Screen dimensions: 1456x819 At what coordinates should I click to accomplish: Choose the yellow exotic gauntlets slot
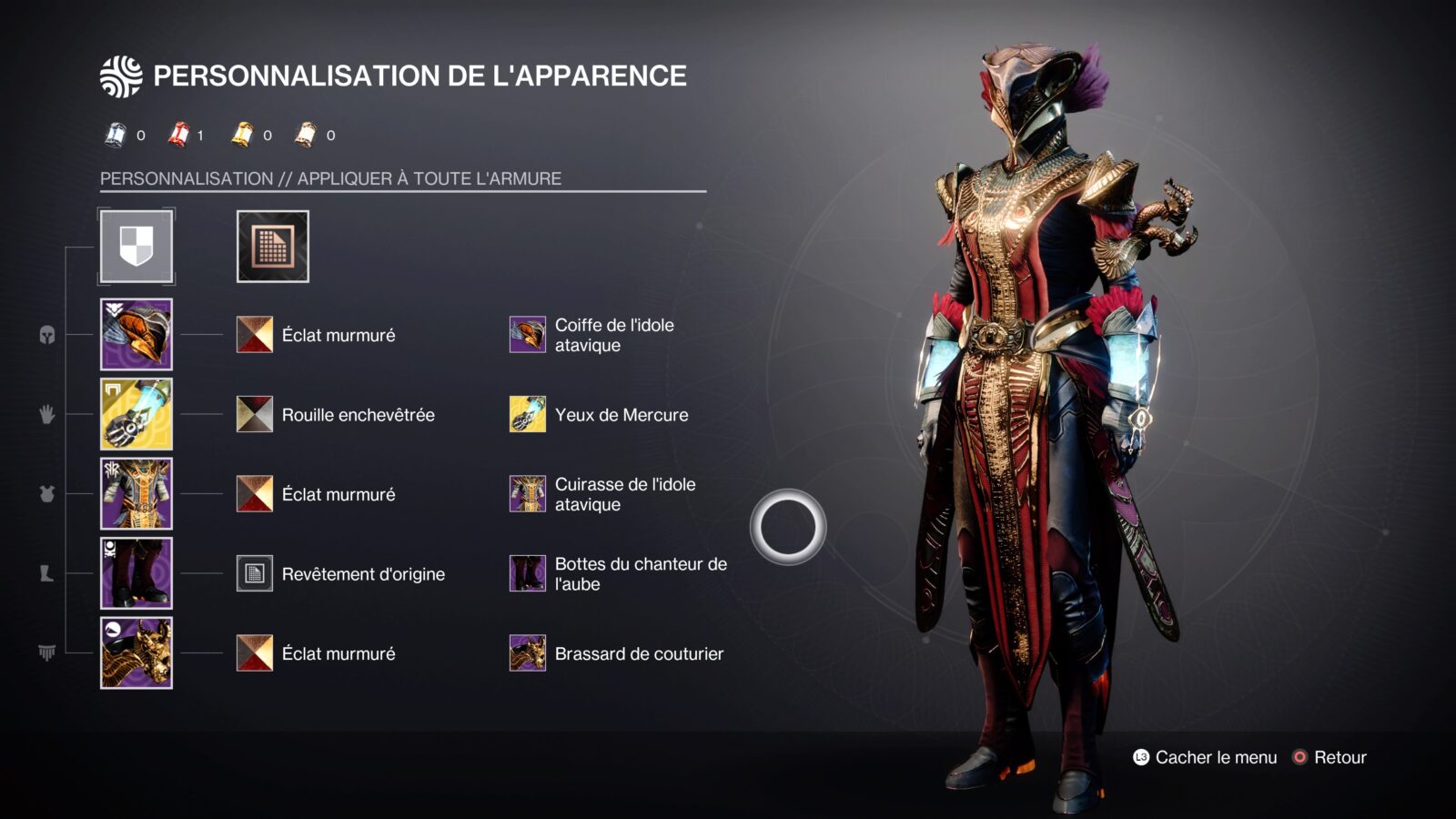136,414
